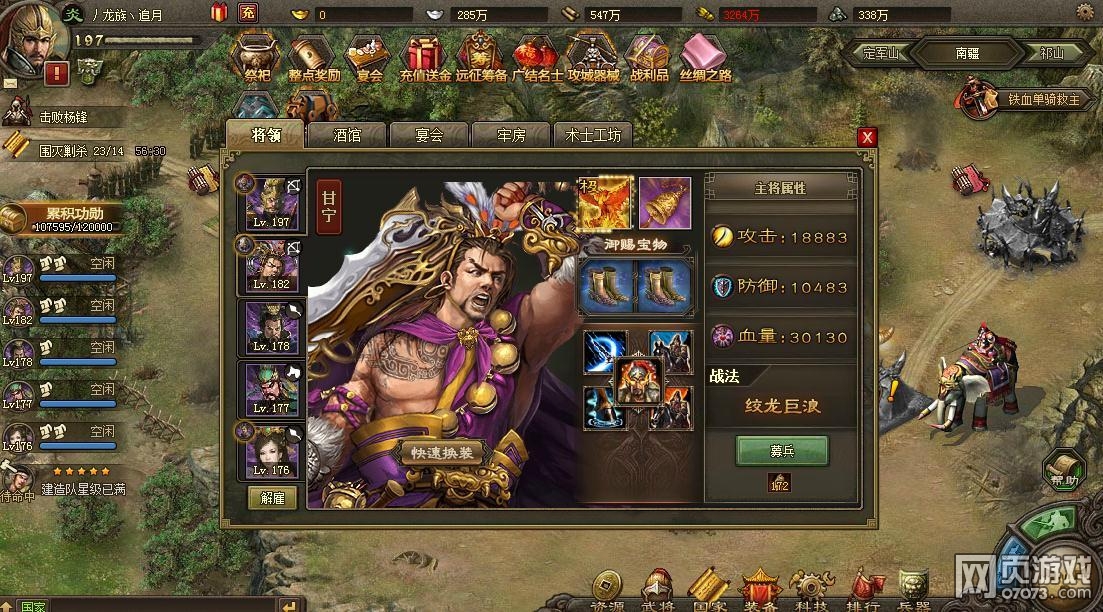The height and width of the screenshot is (612, 1103).
Task: Open the 战利品 treasure chest icon
Action: pos(649,58)
